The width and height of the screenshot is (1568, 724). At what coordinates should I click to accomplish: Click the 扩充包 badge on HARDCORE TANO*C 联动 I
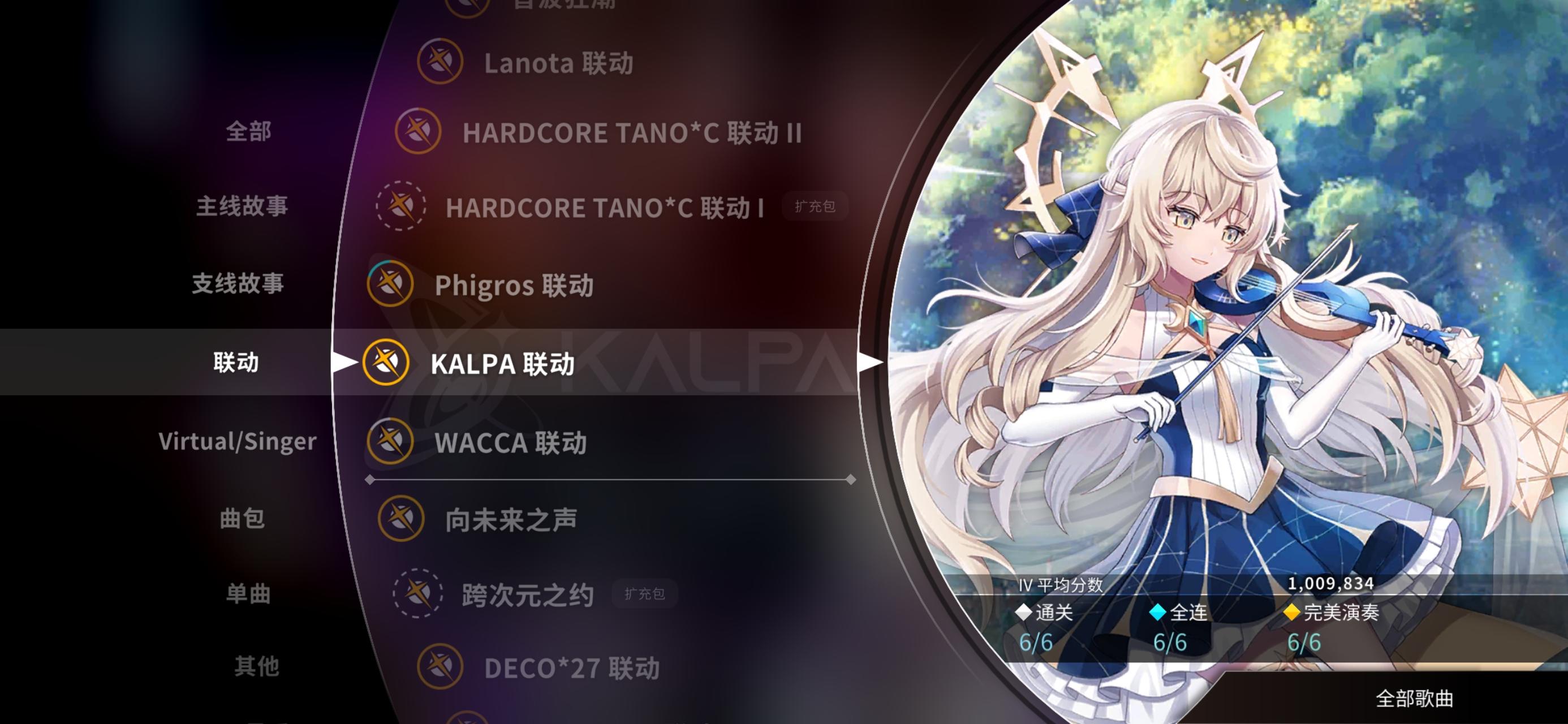815,208
